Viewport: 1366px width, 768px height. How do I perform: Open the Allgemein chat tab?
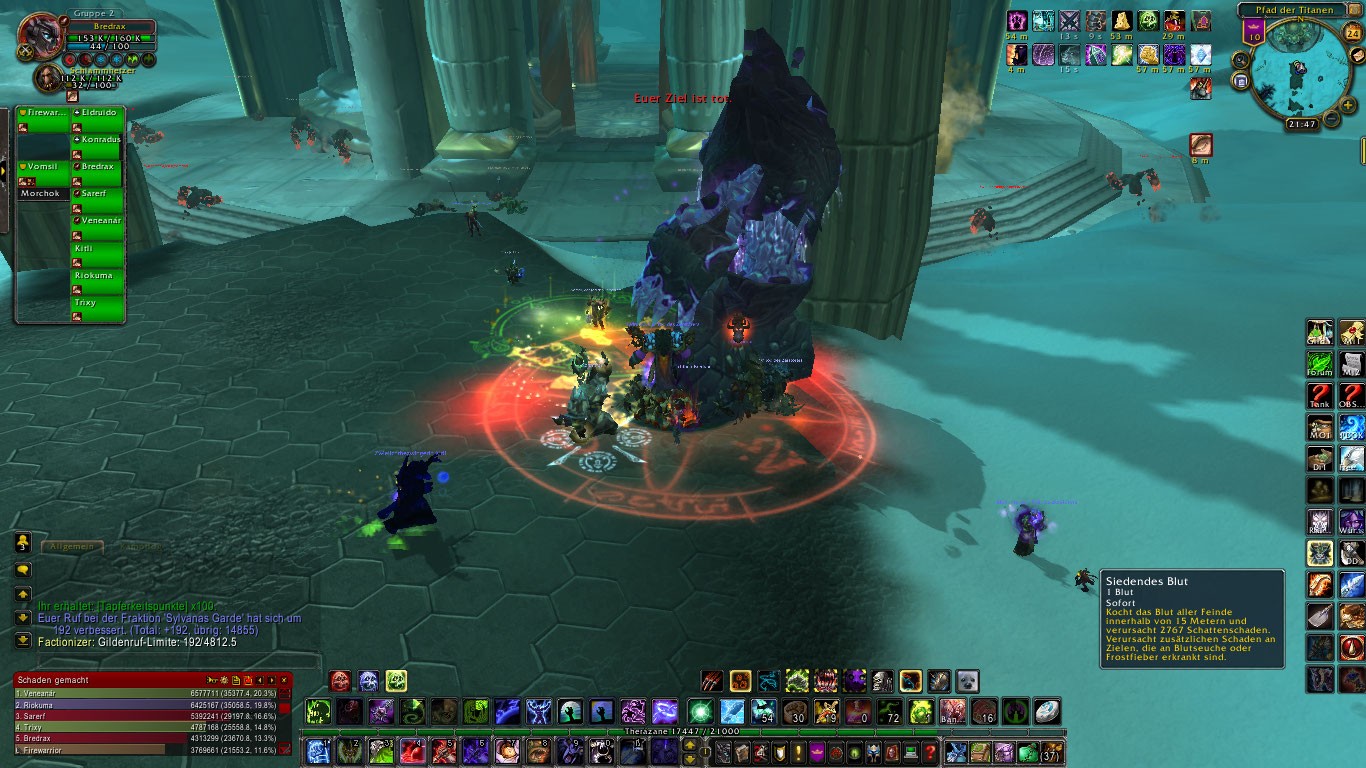click(x=72, y=547)
